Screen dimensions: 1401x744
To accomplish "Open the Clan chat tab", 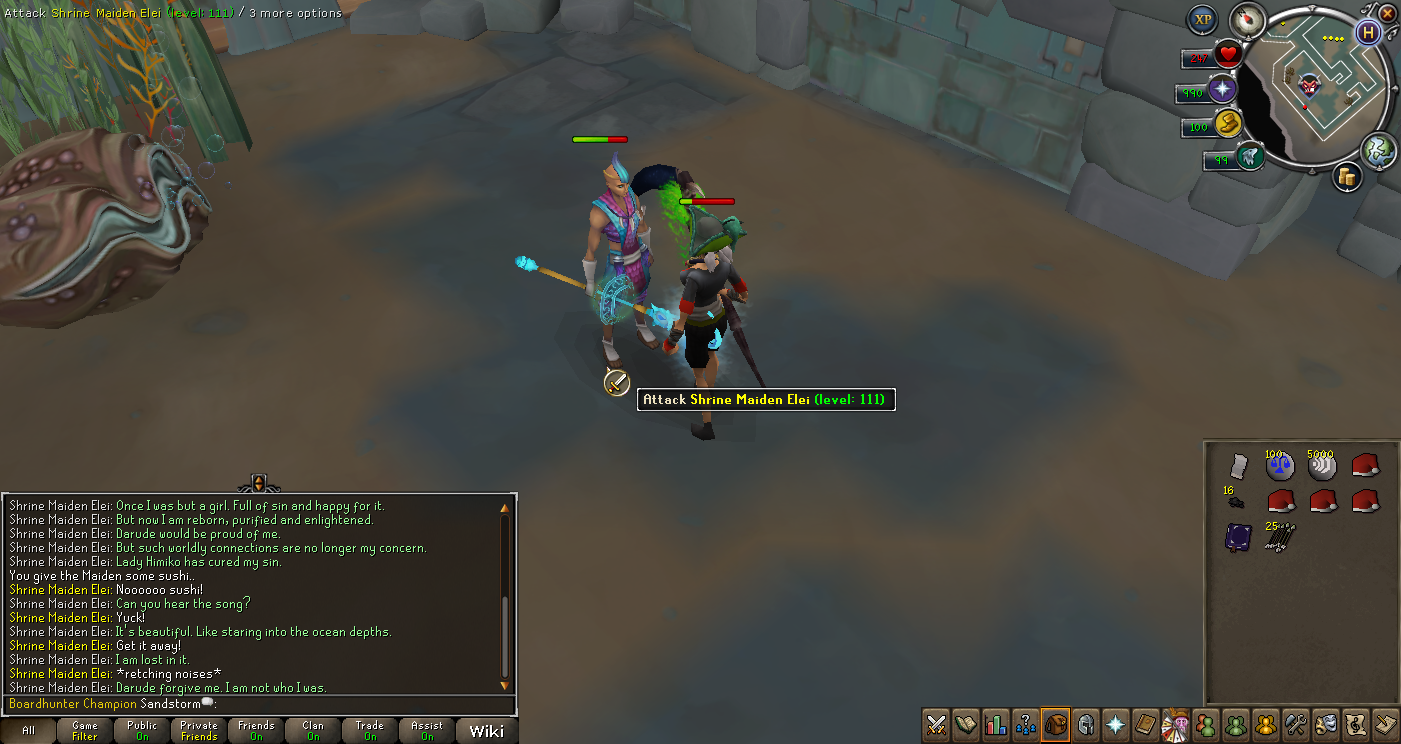I will point(313,731).
